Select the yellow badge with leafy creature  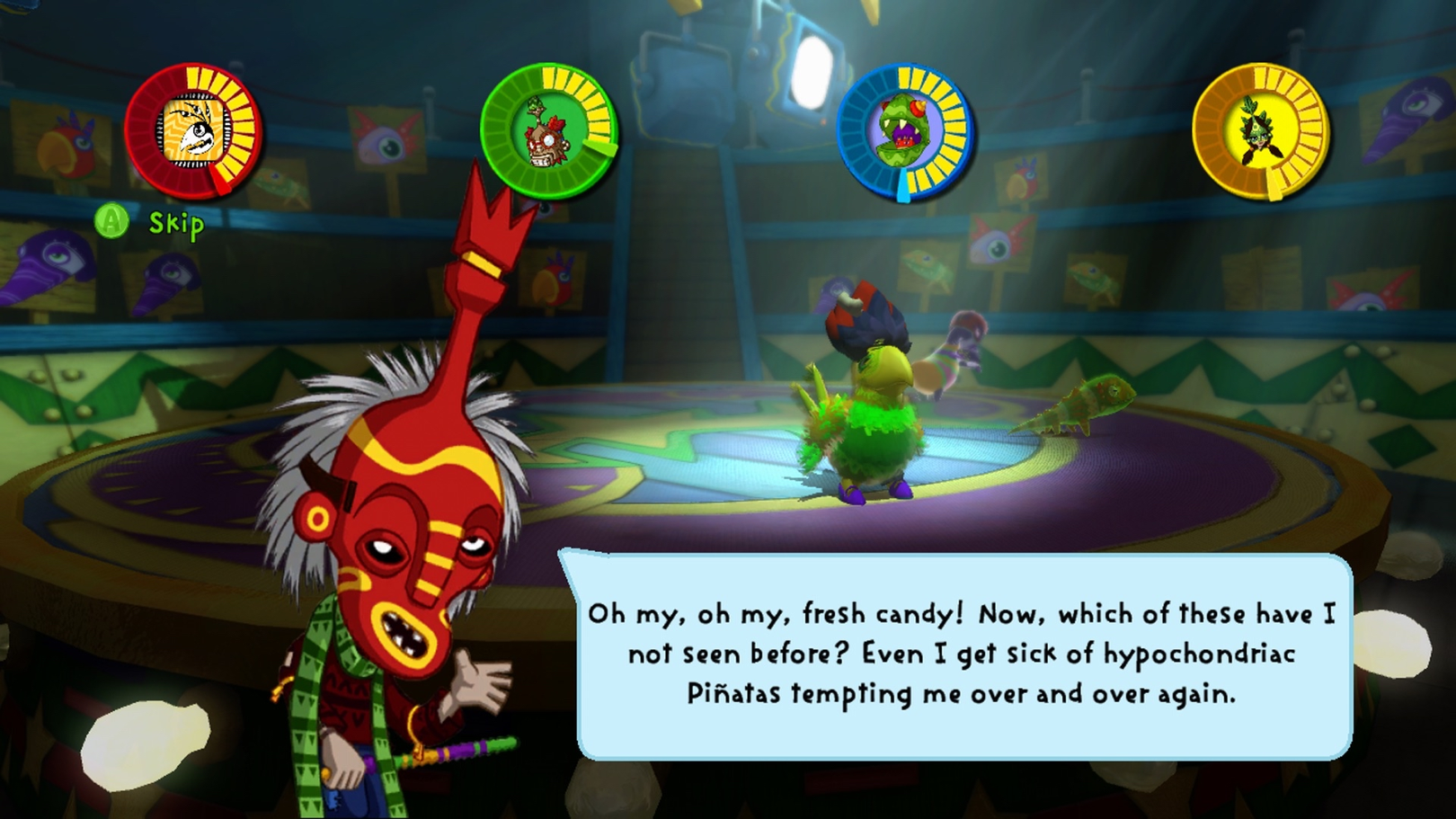pyautogui.click(x=1260, y=131)
